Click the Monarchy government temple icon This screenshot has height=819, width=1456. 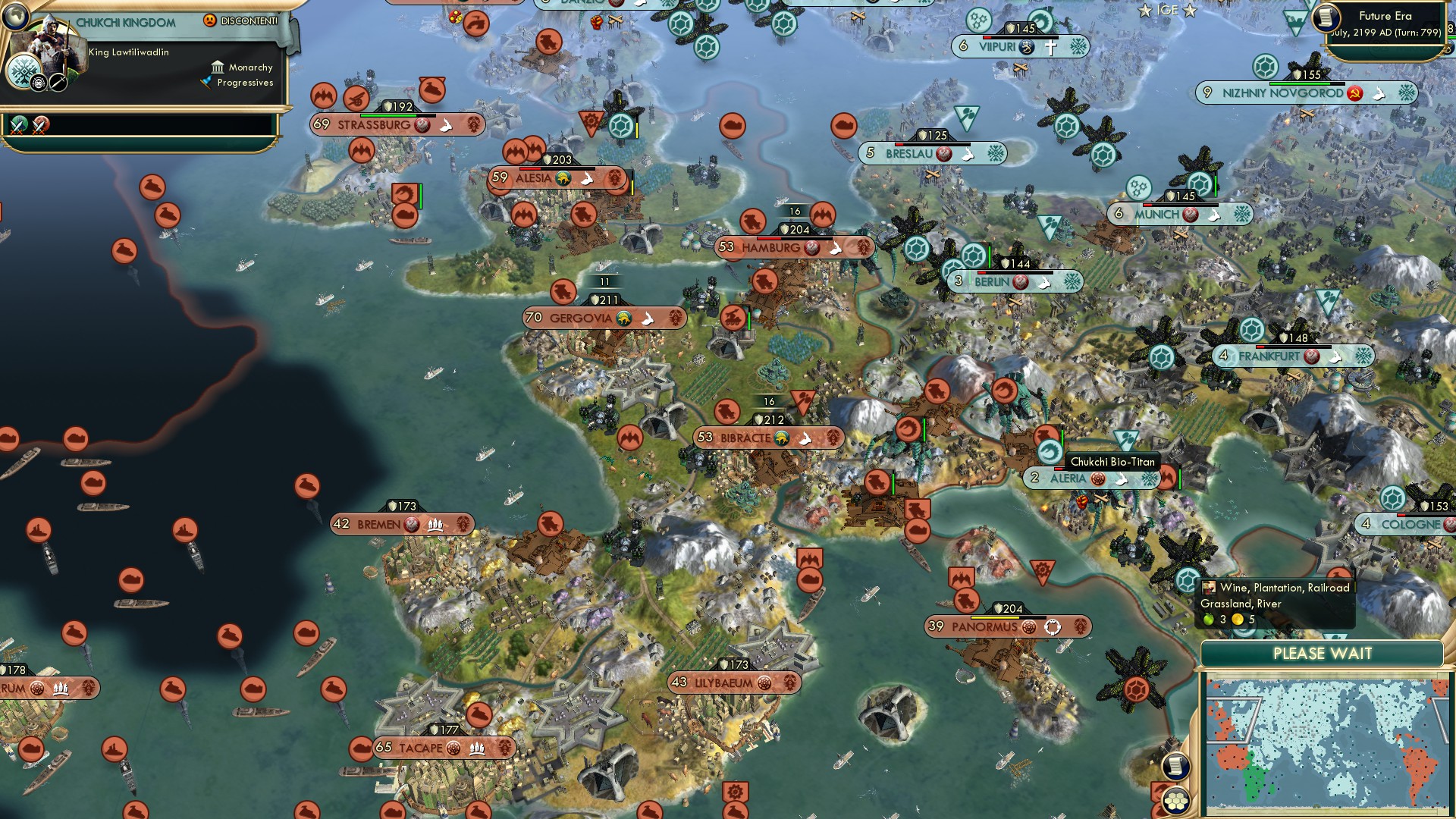point(218,67)
